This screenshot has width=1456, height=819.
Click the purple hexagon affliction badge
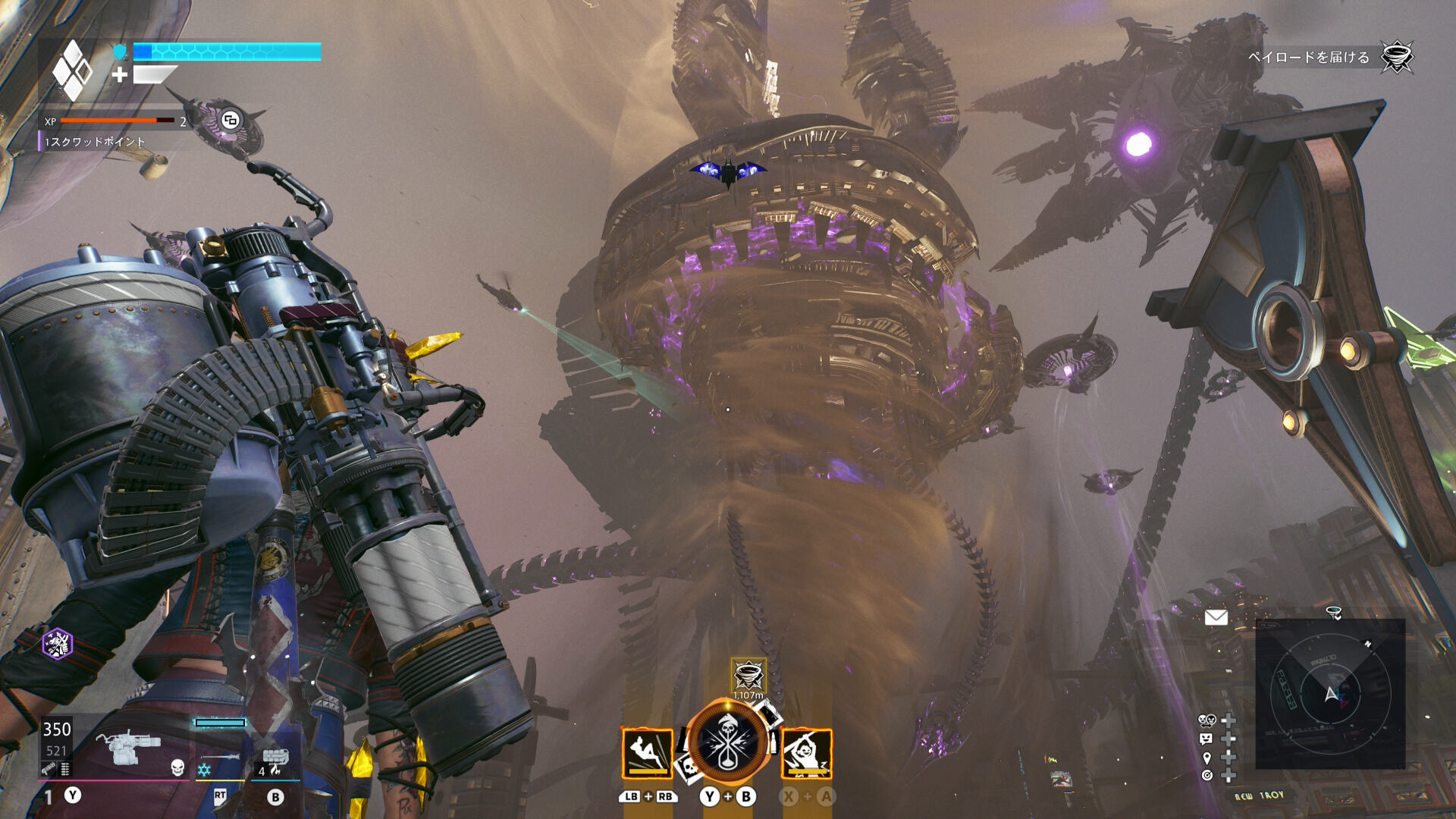58,645
